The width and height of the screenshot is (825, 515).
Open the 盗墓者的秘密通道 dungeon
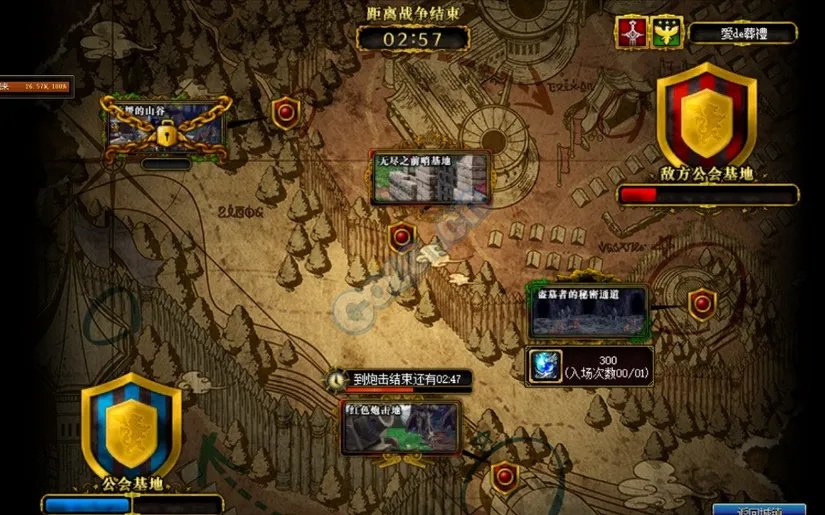pos(588,314)
